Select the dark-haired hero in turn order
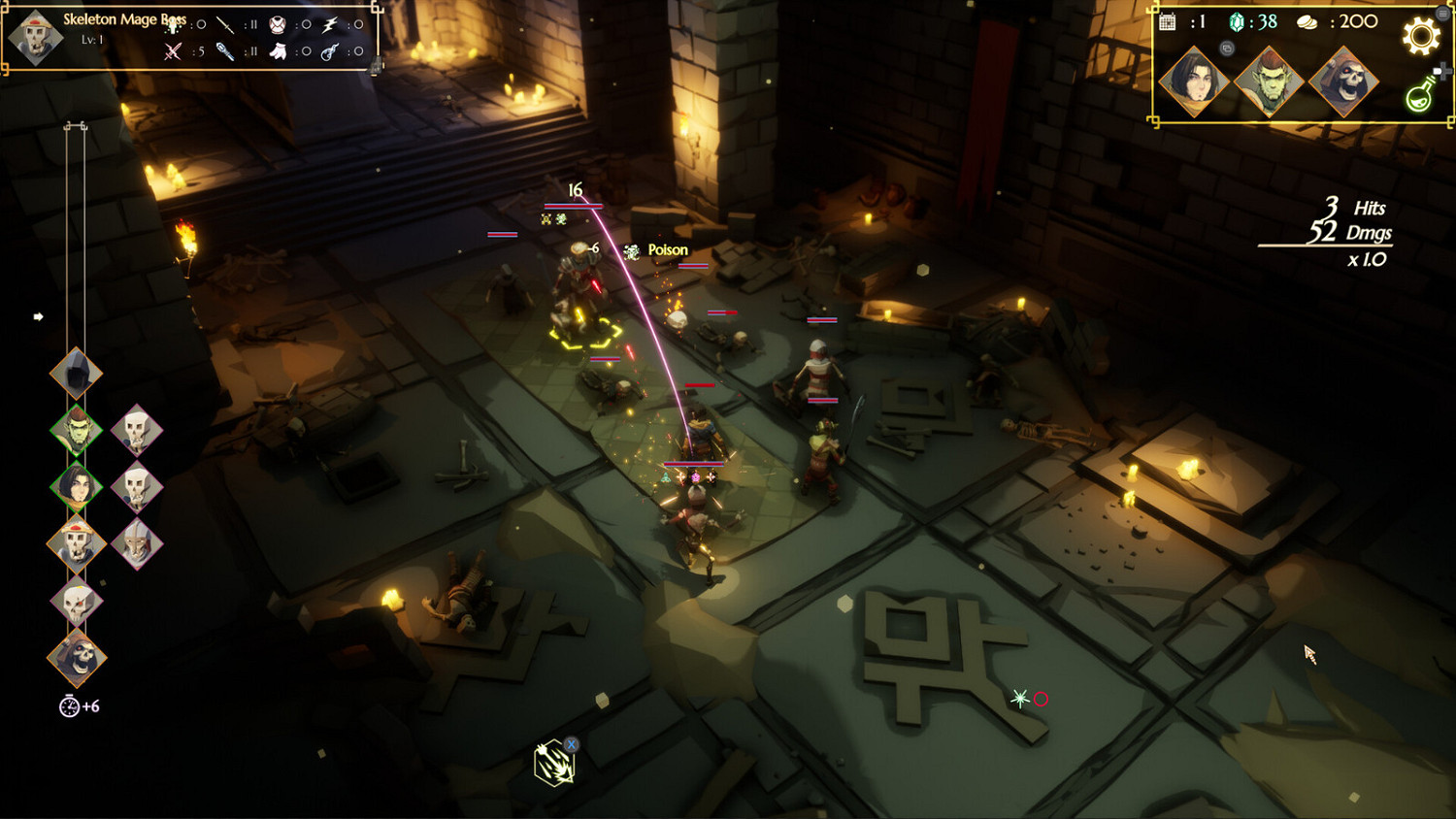The height and width of the screenshot is (819, 1456). pos(77,485)
